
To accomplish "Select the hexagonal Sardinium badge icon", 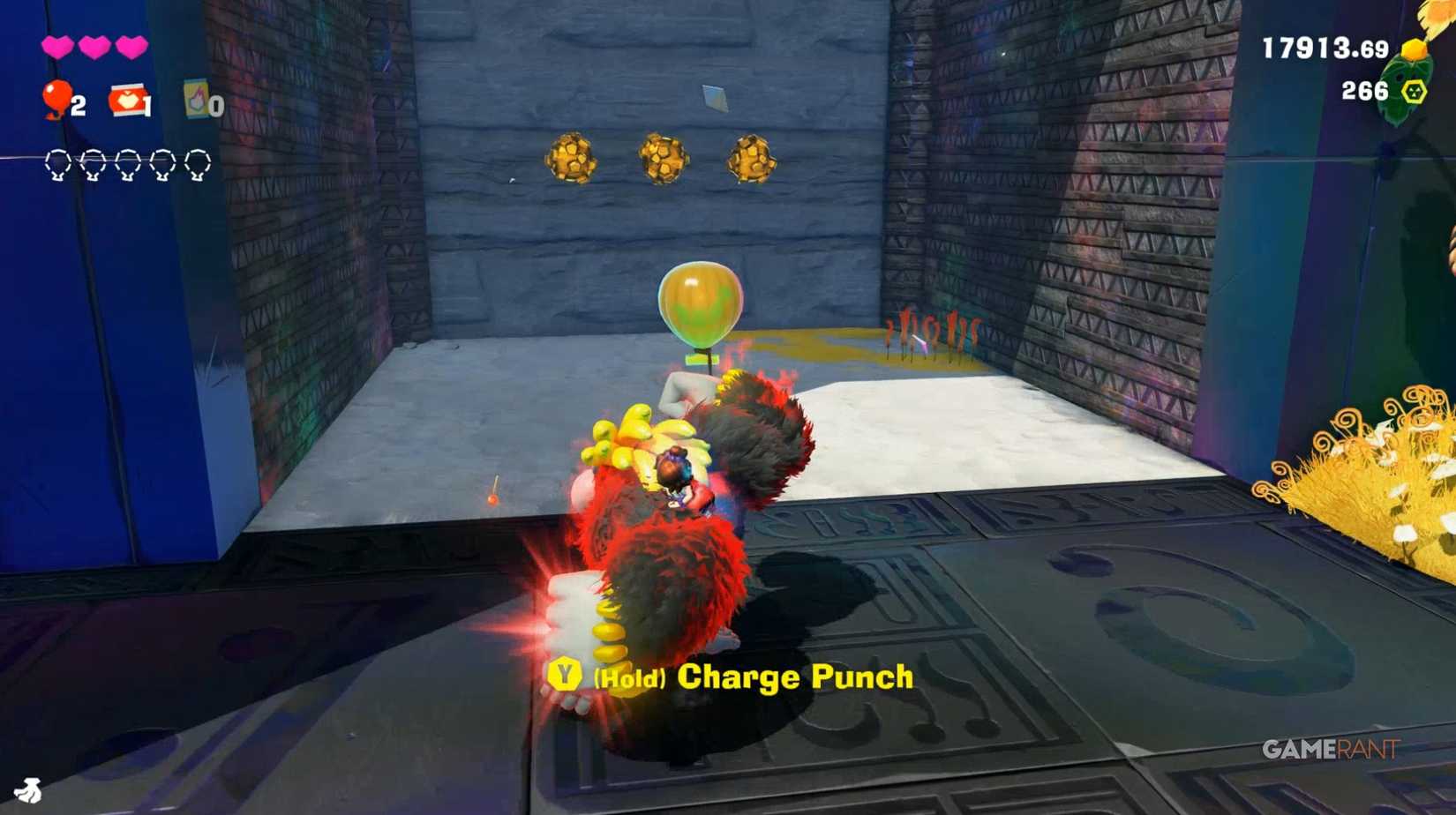I will [x=1412, y=89].
